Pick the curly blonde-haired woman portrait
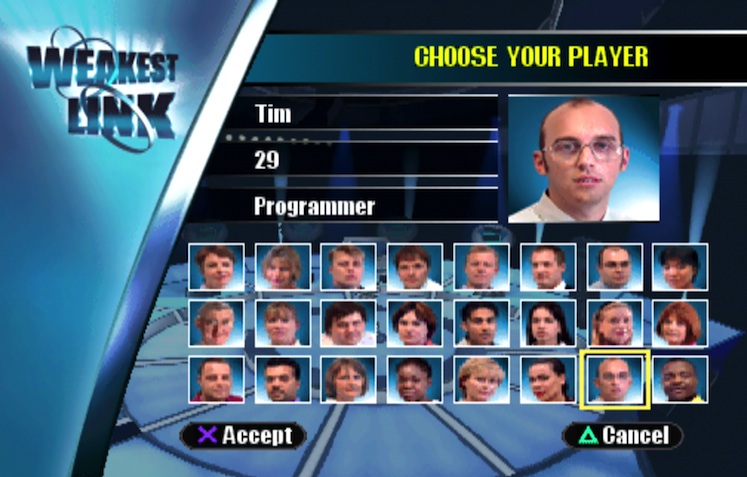The image size is (747, 477). click(x=481, y=379)
